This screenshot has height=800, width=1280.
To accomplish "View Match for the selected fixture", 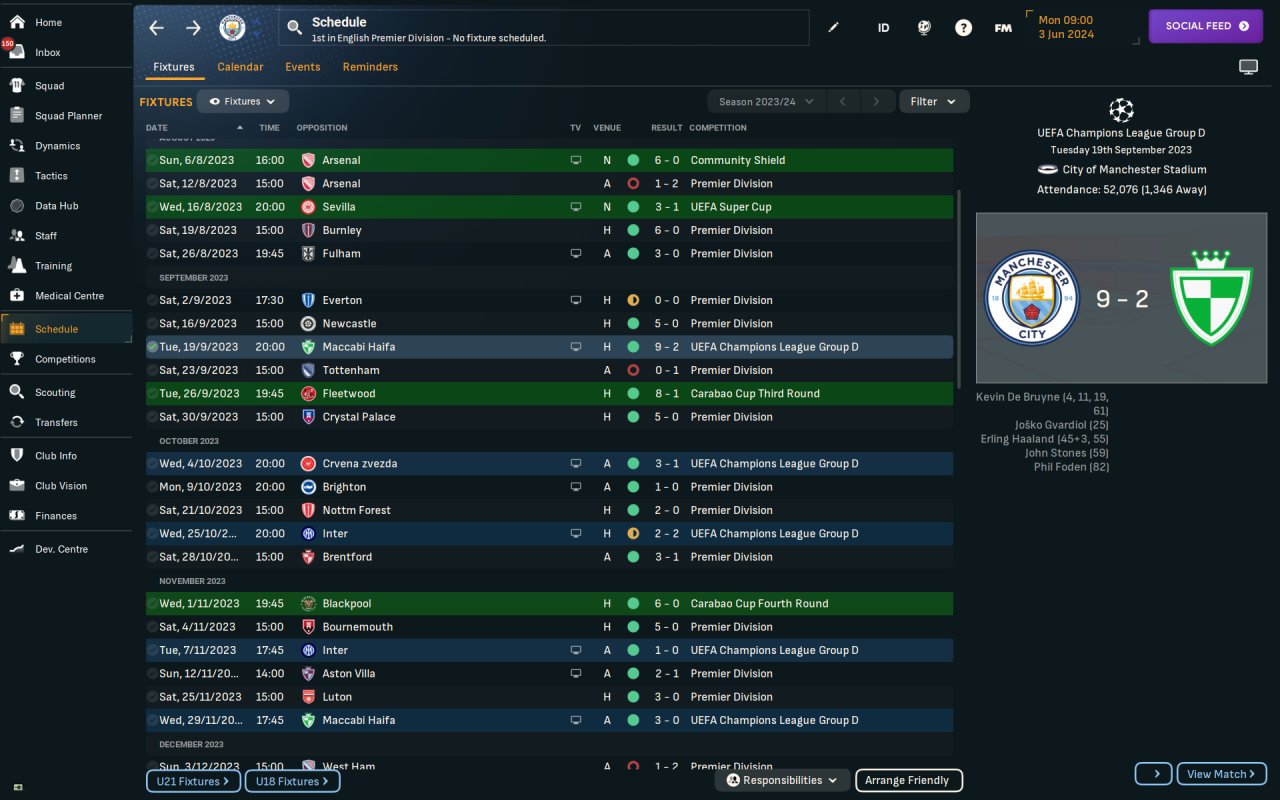I will pos(1221,774).
